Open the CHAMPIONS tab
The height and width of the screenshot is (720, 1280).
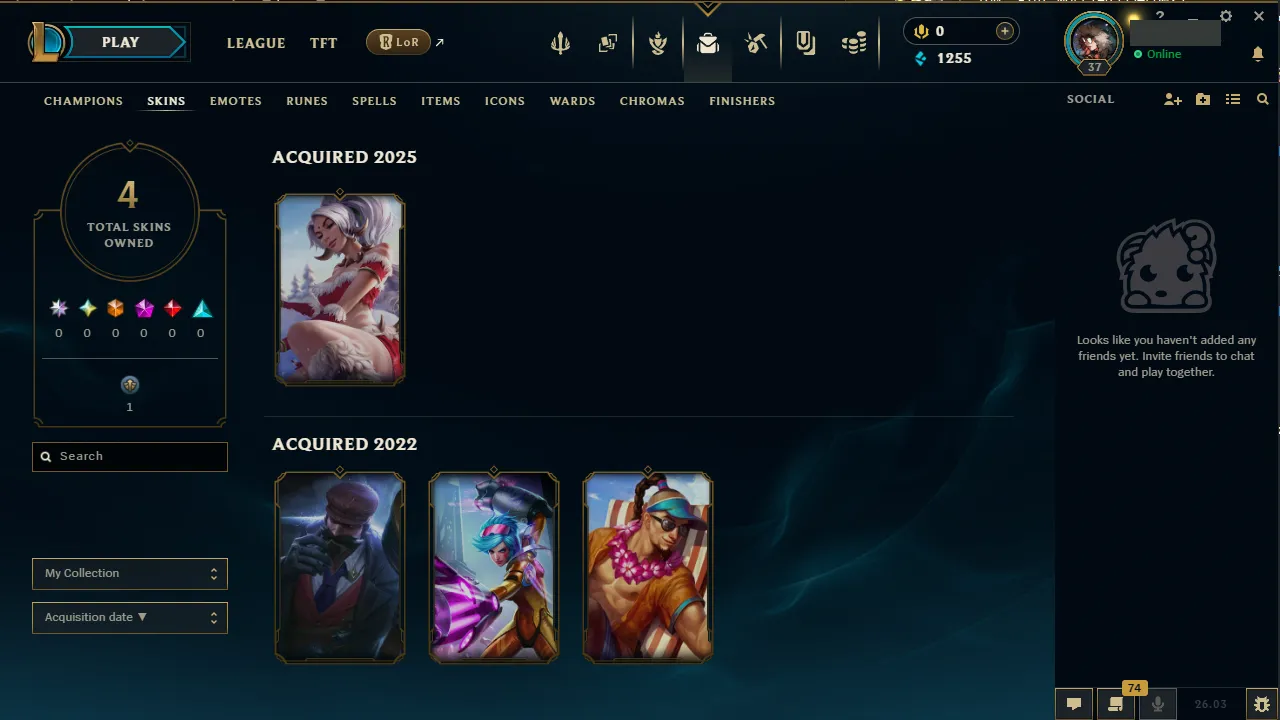[83, 101]
